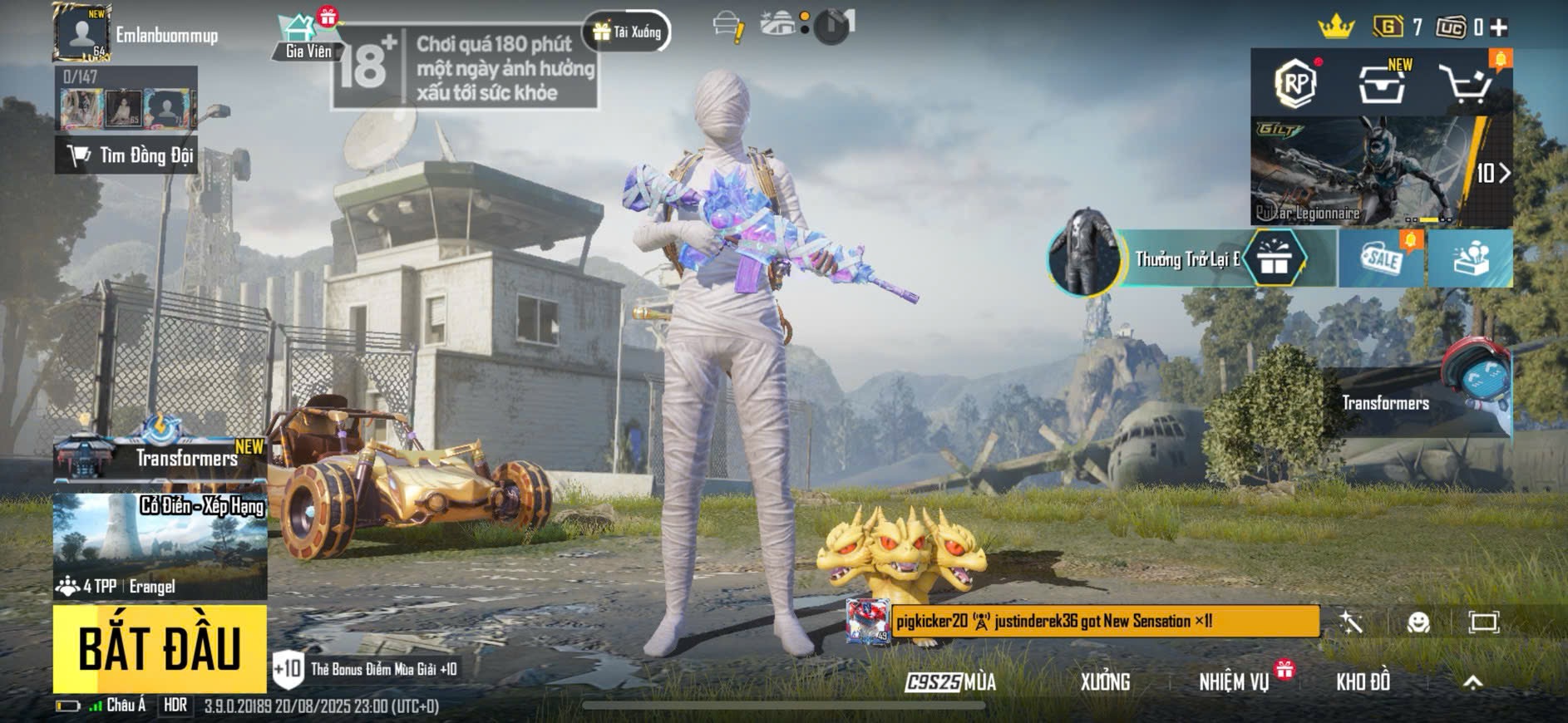The width and height of the screenshot is (1568, 723).
Task: Open Nhiệm Vụ missions tab
Action: (x=1234, y=682)
